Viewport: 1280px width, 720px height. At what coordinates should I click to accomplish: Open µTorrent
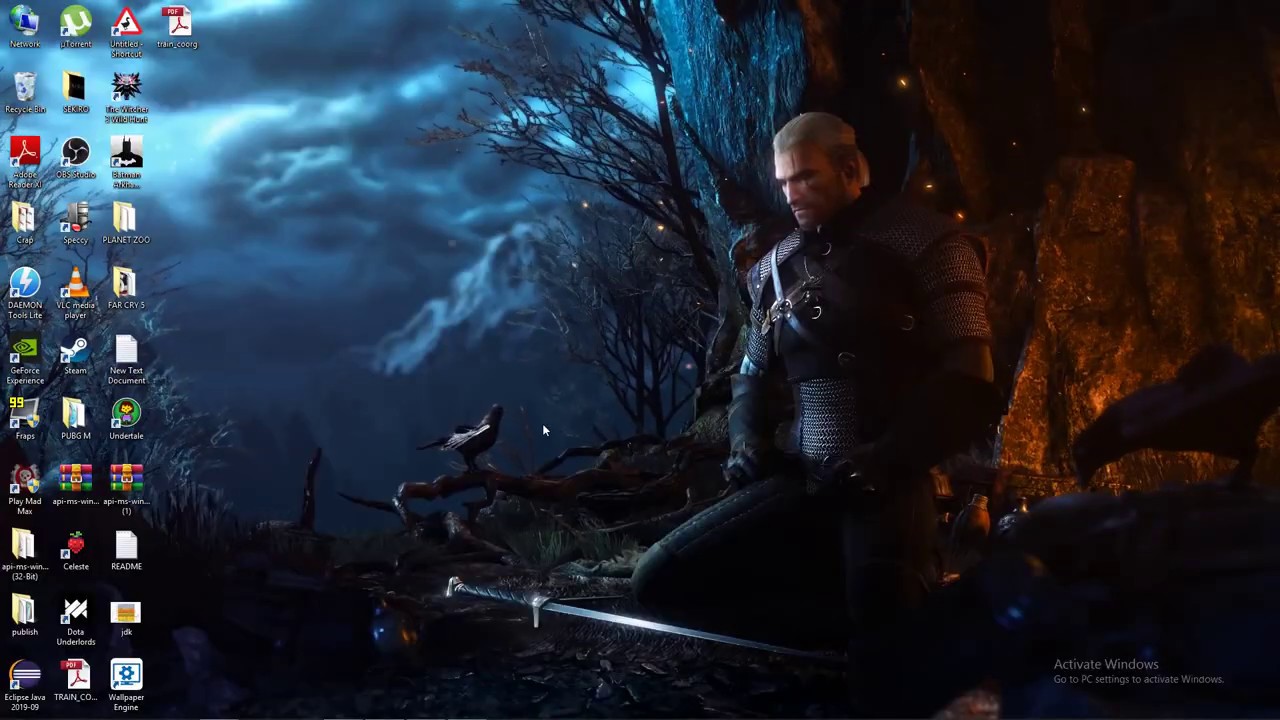pos(75,25)
